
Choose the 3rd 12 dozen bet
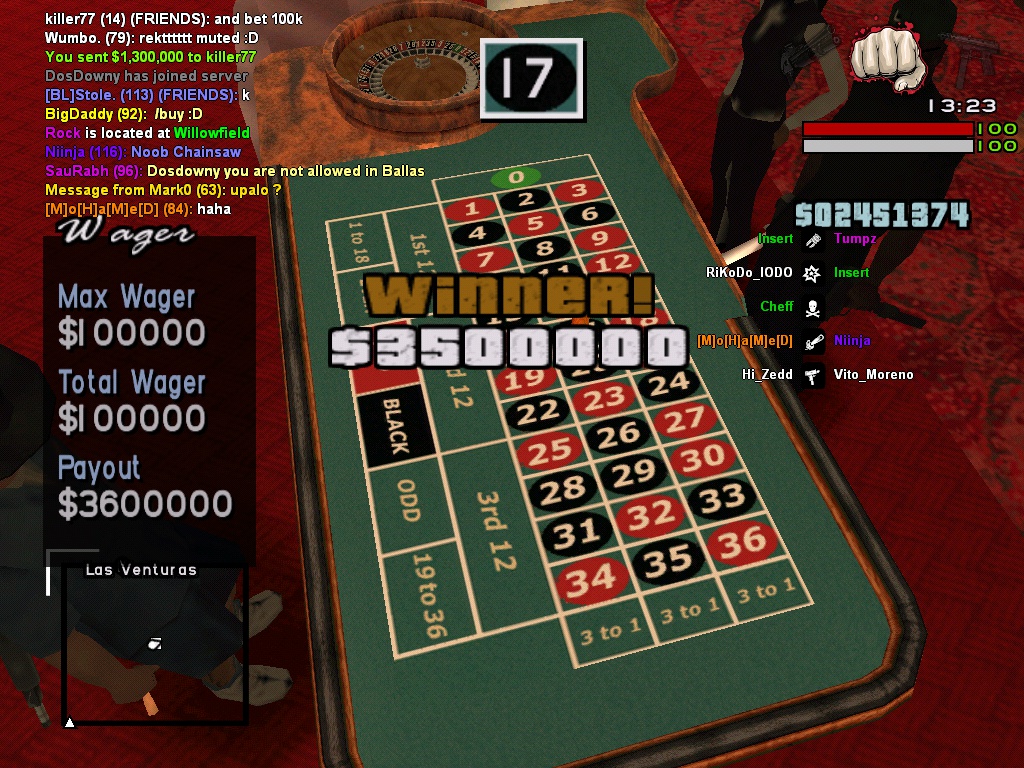[491, 530]
